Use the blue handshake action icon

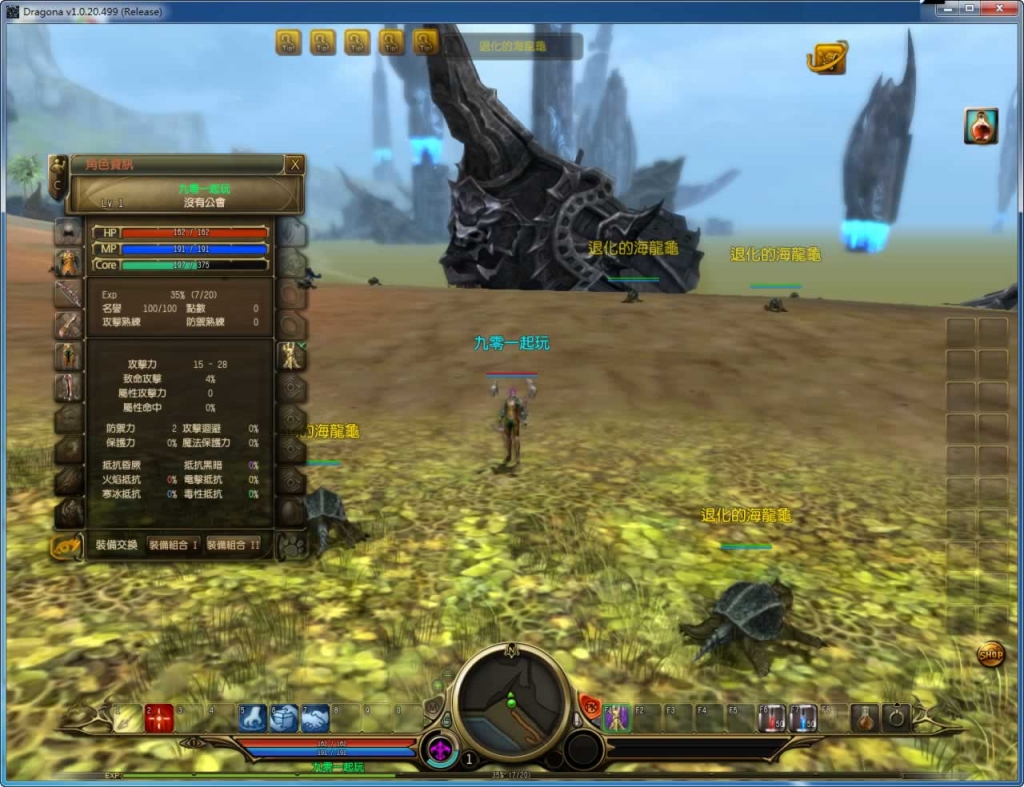(316, 718)
